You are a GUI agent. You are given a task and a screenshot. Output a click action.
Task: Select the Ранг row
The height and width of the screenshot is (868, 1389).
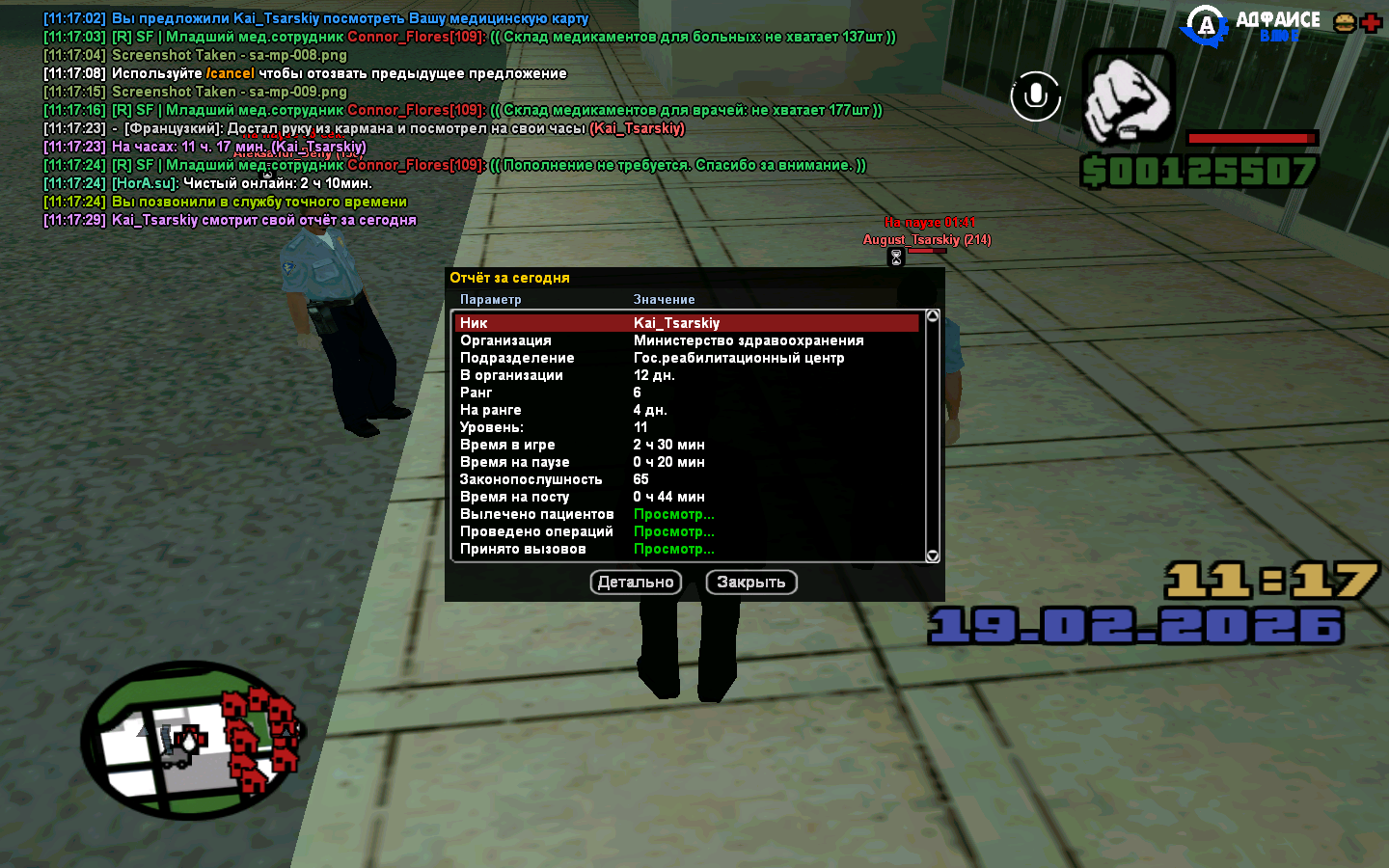point(686,393)
